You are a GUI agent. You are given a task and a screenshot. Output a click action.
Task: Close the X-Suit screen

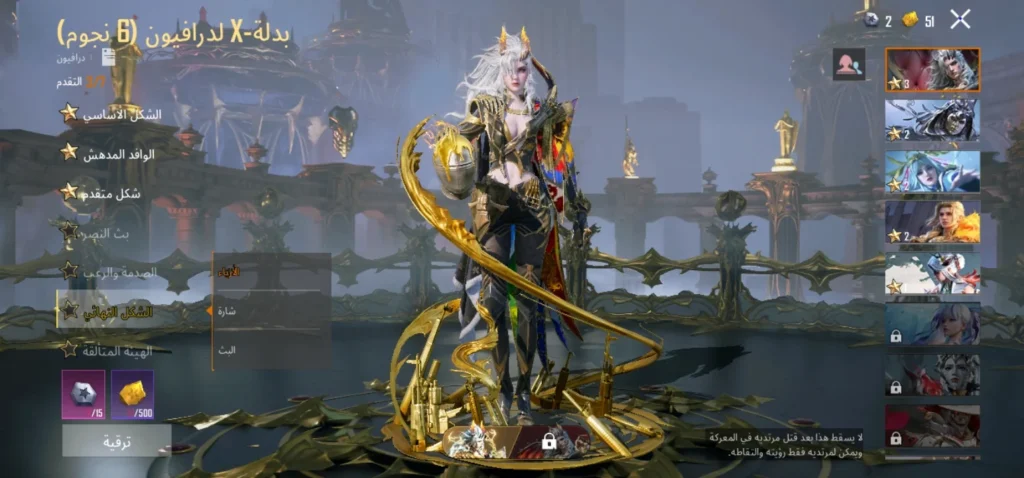(960, 18)
